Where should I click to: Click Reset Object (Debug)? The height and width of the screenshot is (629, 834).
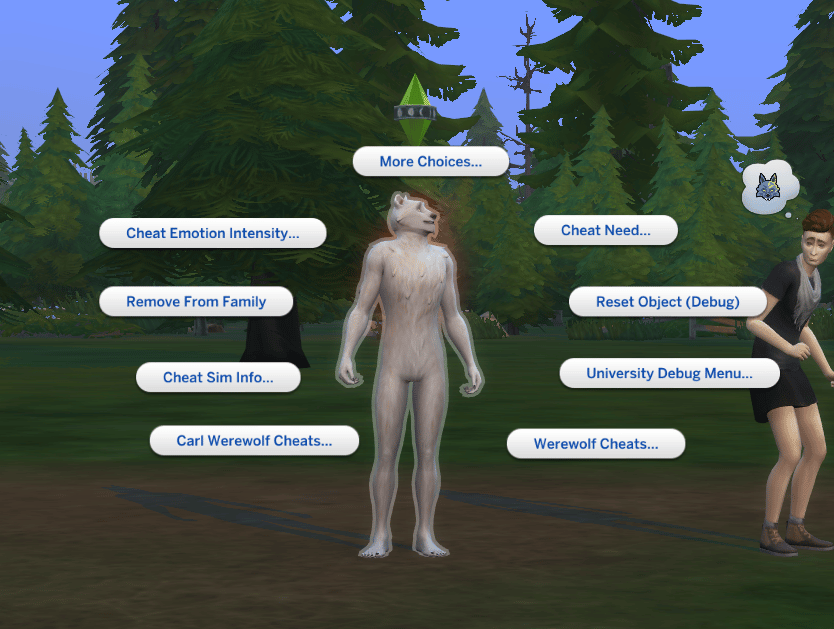point(667,301)
